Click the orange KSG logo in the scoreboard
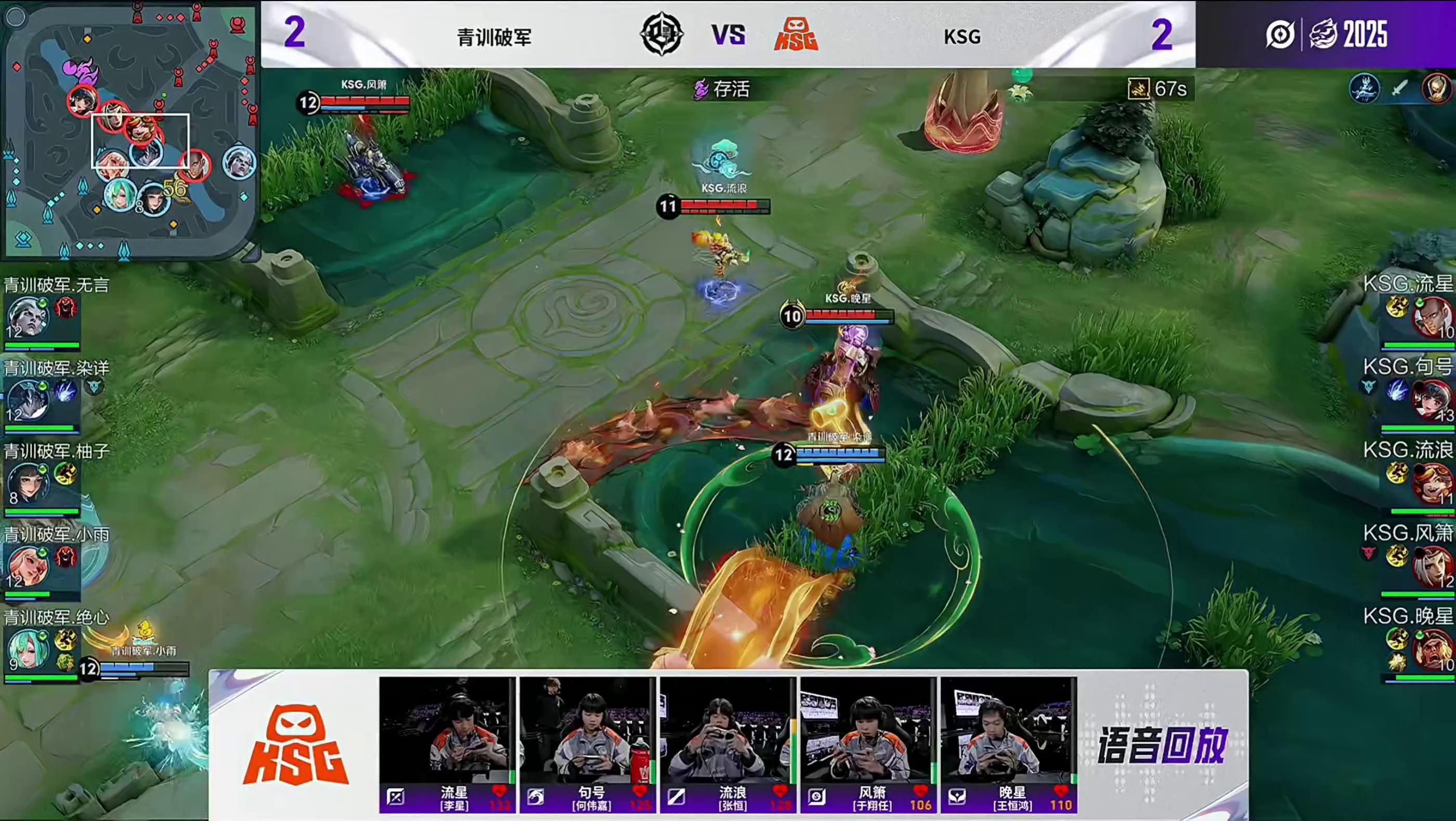The image size is (1456, 821). point(796,35)
